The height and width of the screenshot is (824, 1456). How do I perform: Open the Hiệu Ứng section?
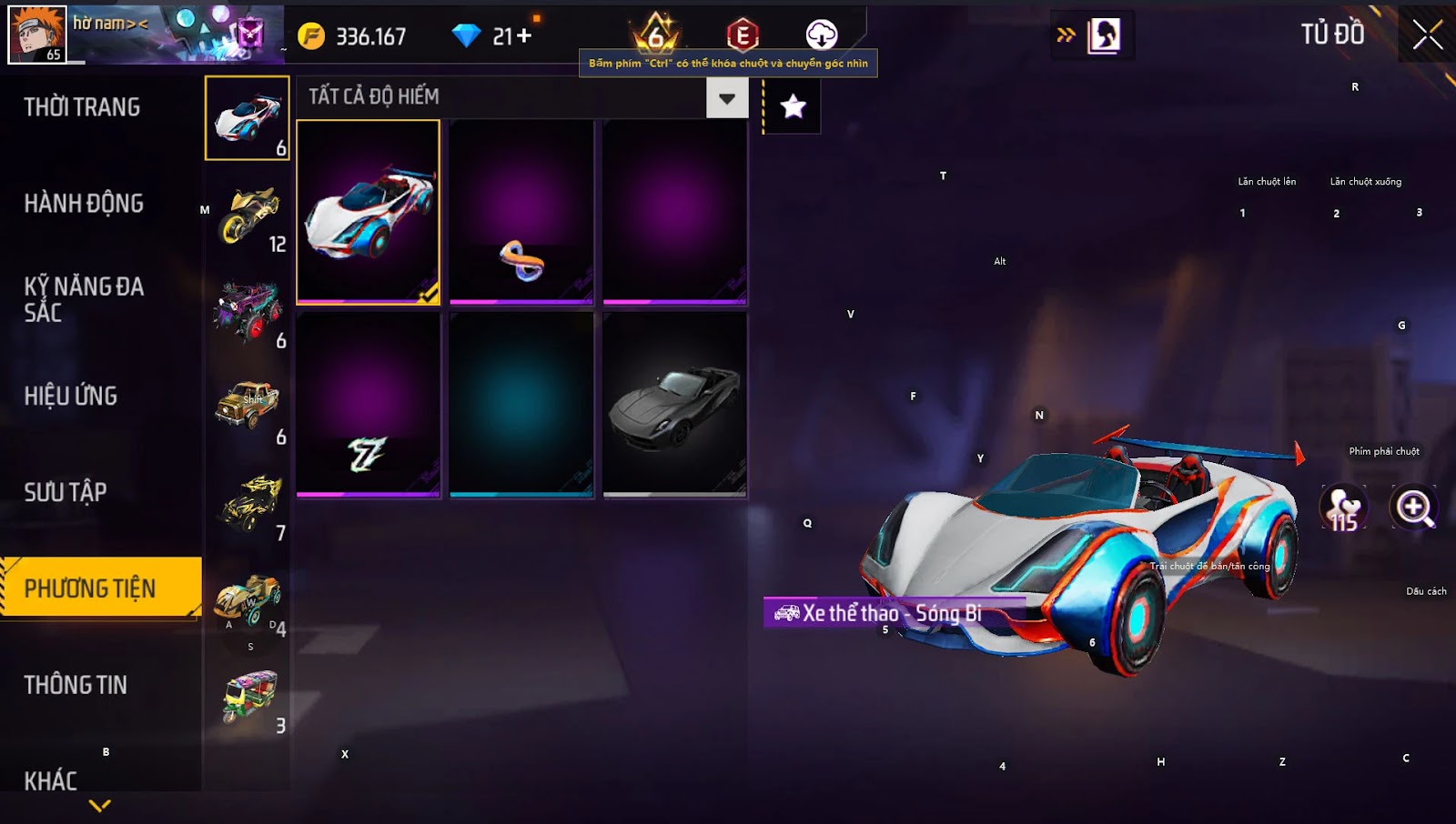coord(71,396)
